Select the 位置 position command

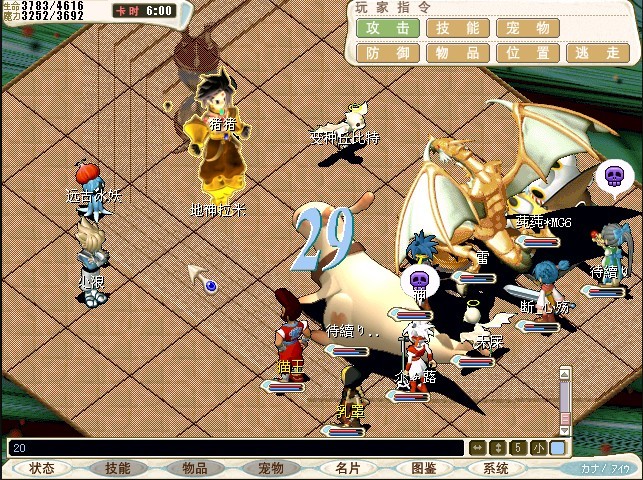point(528,53)
